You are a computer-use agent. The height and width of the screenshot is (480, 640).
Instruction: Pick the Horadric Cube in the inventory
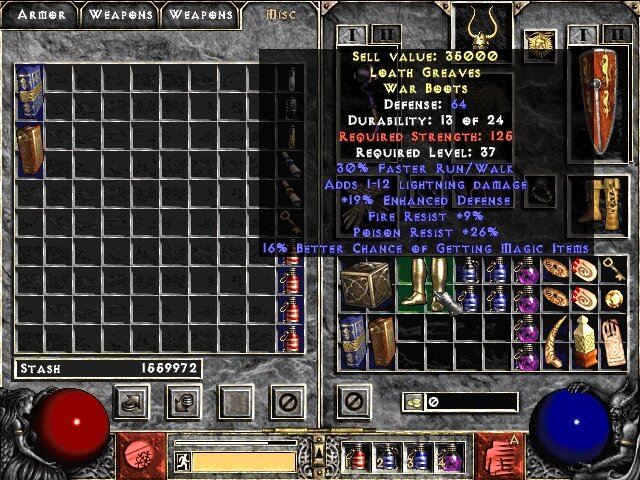click(367, 284)
